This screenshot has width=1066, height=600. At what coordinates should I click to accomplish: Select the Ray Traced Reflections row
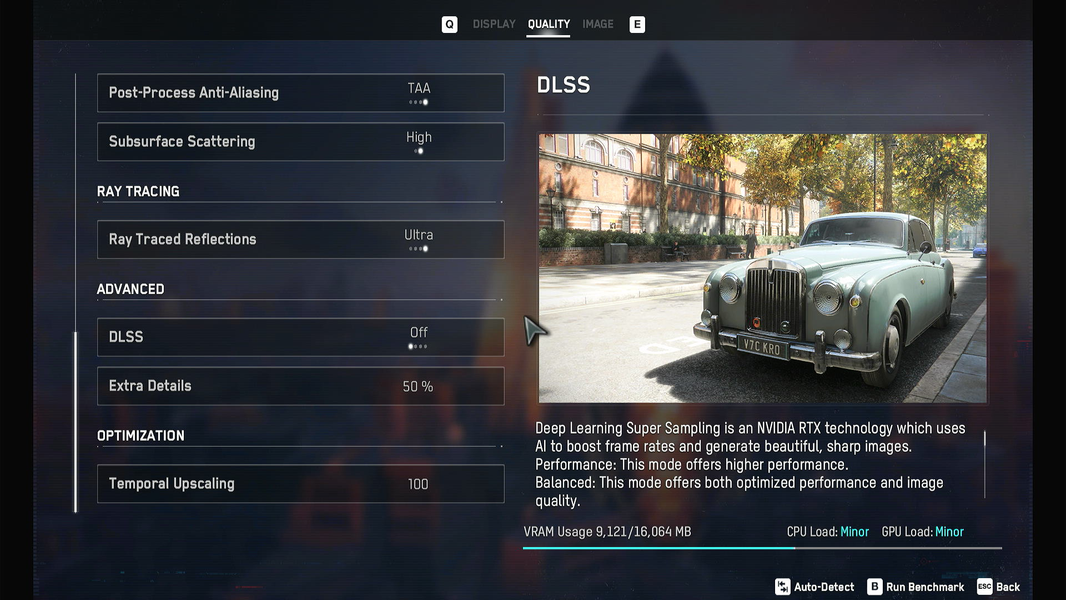point(300,240)
